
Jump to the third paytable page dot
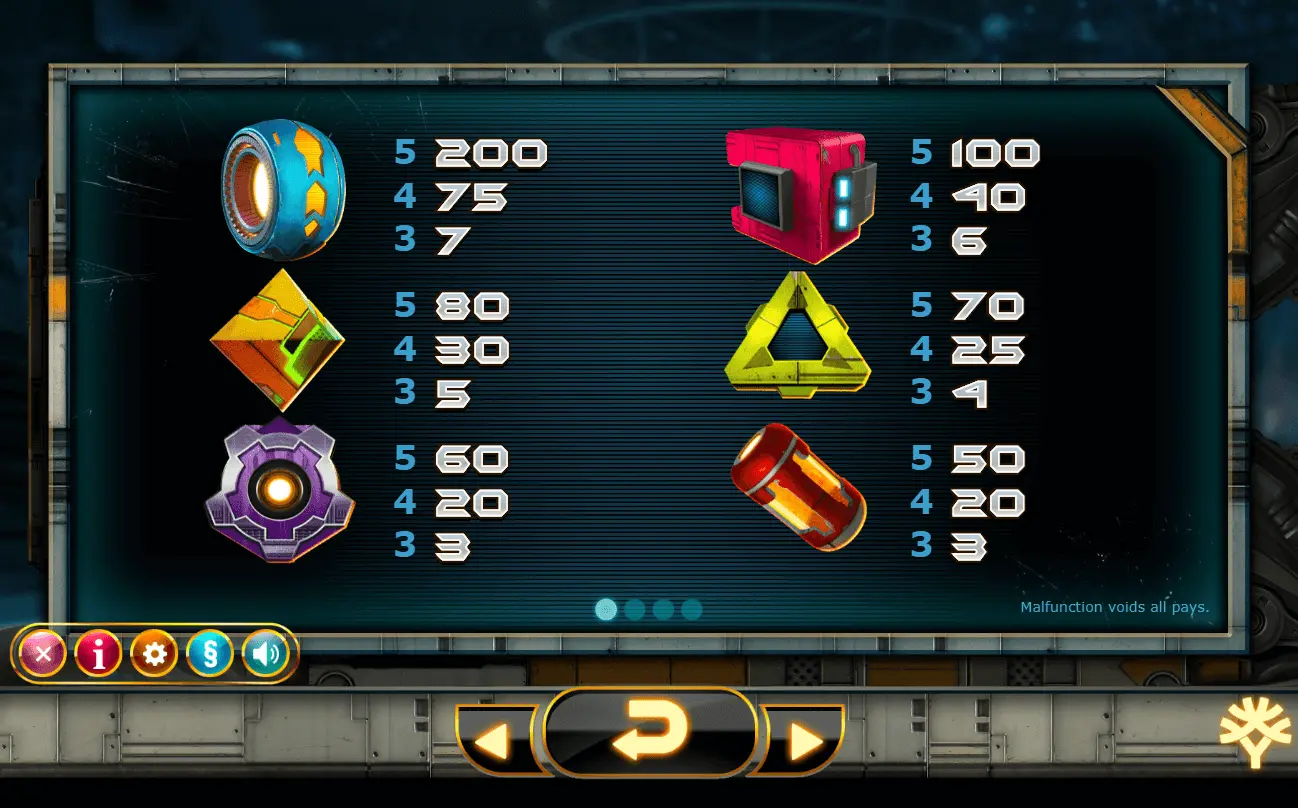[x=663, y=609]
